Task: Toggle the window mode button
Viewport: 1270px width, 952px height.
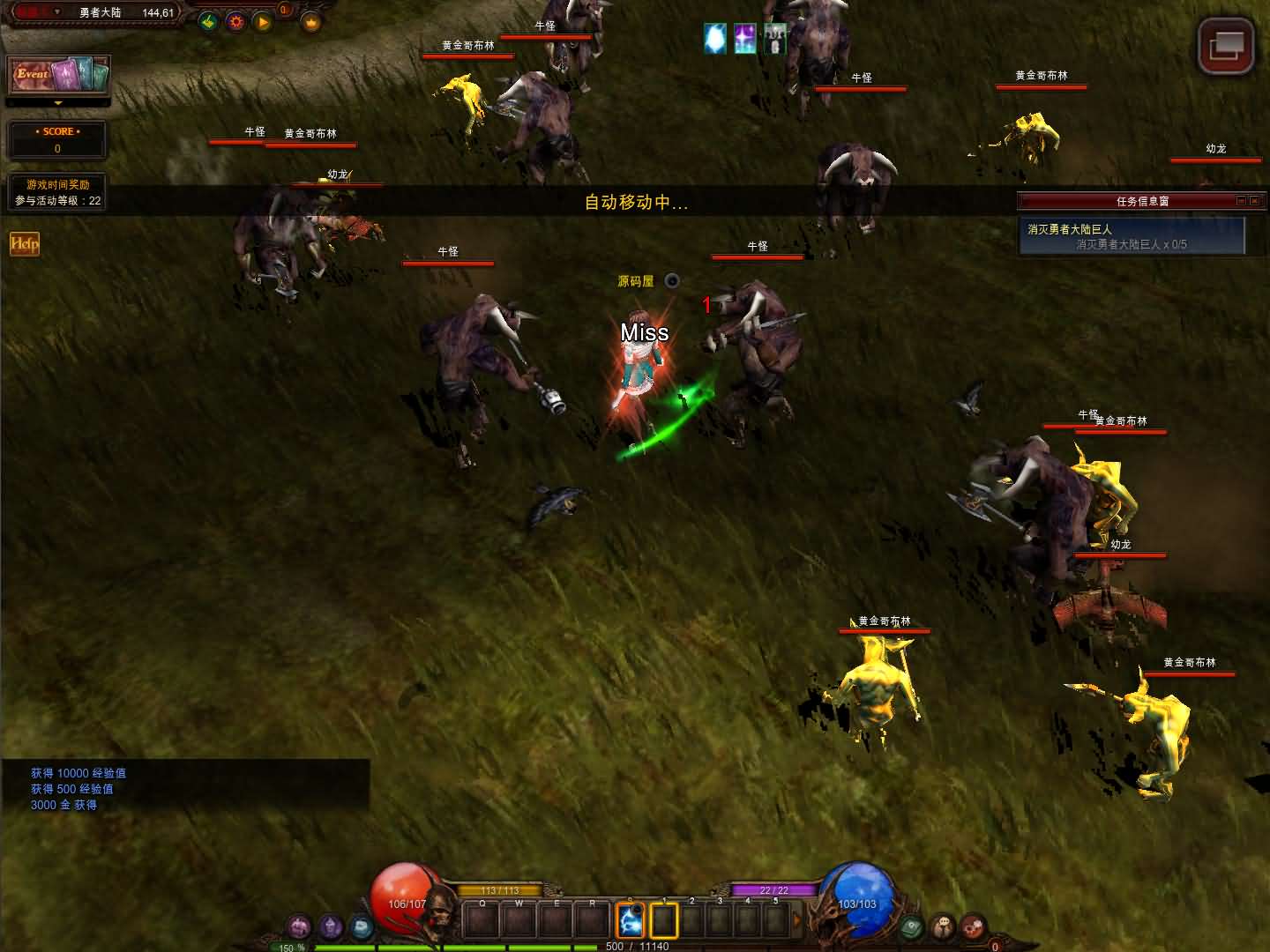Action: (1226, 46)
